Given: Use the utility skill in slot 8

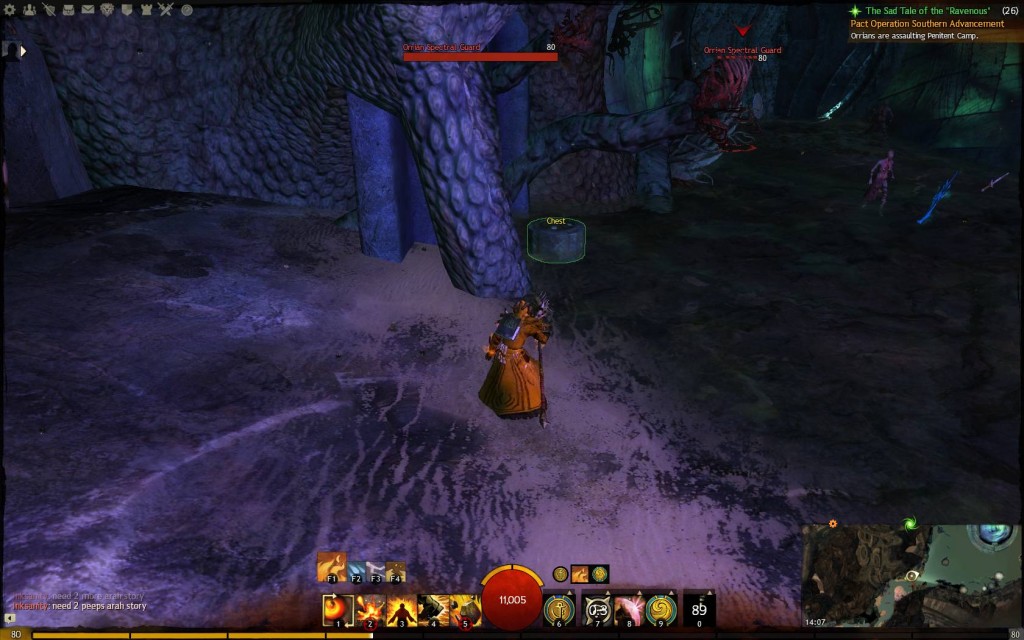Looking at the screenshot, I should click(x=628, y=608).
